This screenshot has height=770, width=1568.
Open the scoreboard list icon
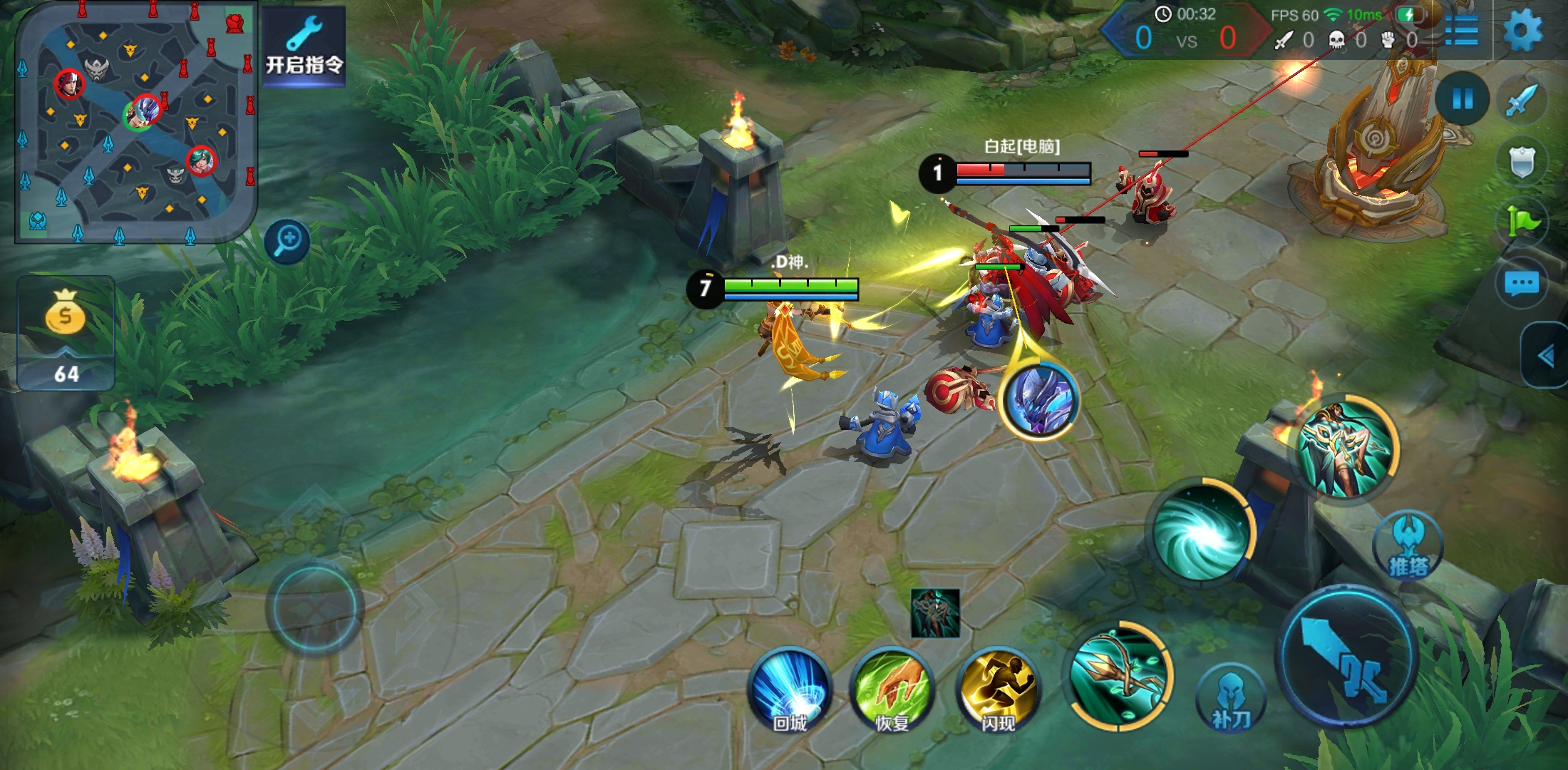(x=1461, y=30)
